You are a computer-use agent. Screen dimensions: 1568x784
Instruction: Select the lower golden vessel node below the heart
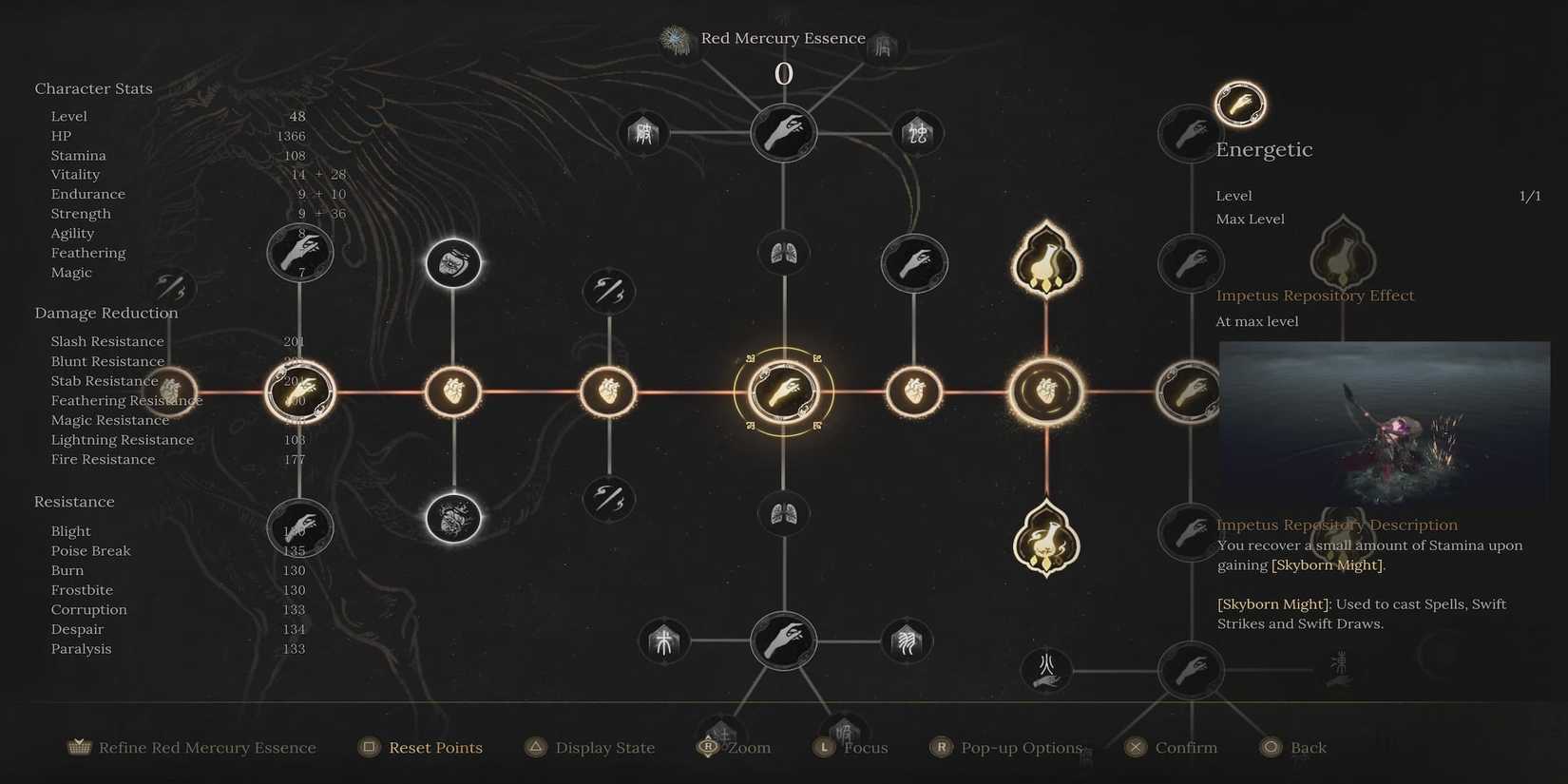click(x=1045, y=540)
